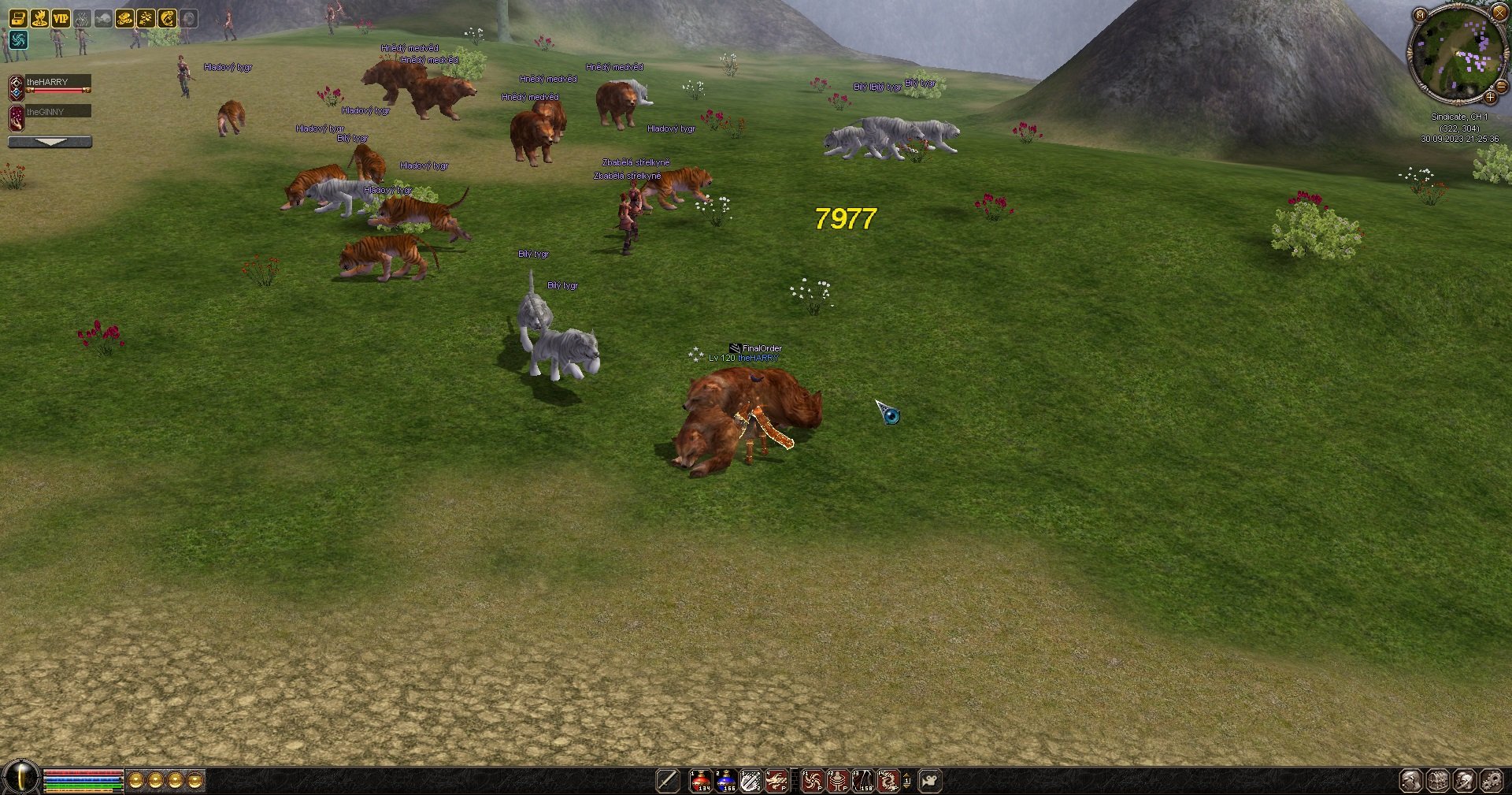This screenshot has width=1512, height=795.
Task: Activate the dragon skill in slot 4
Action: point(776,780)
